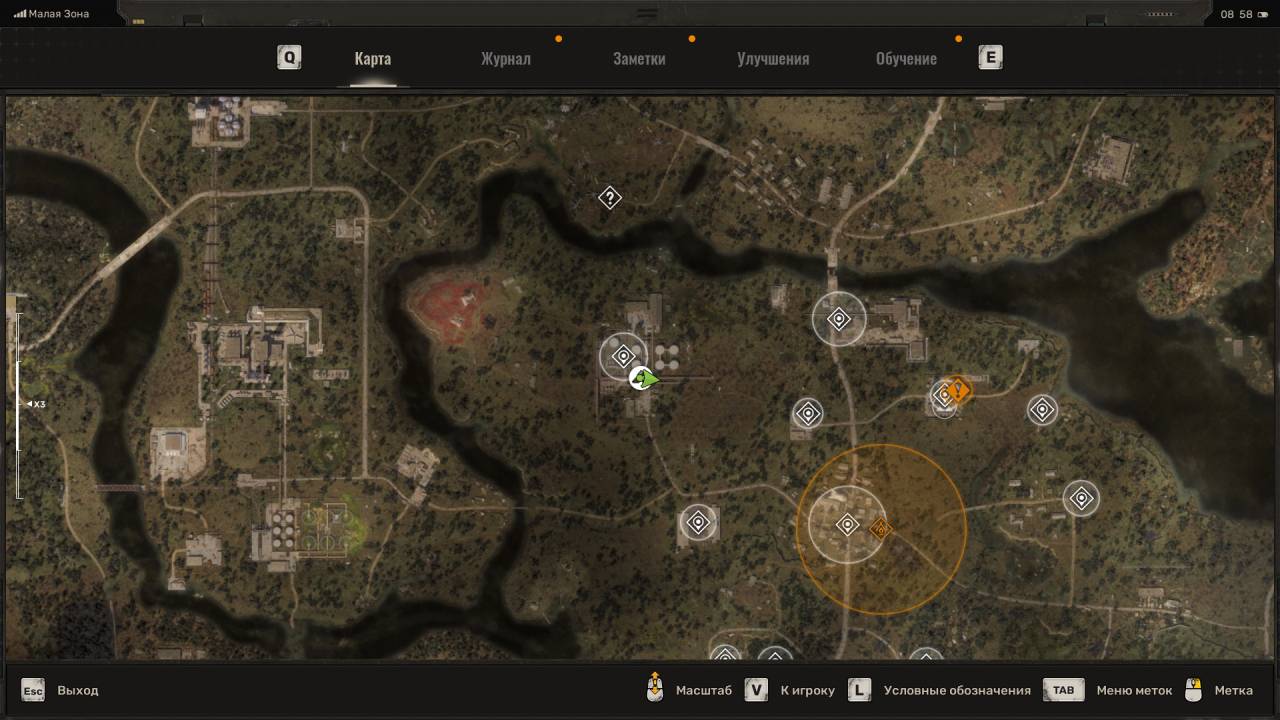Click the orange marker inside orange circle
Viewport: 1280px width, 720px height.
(x=880, y=528)
